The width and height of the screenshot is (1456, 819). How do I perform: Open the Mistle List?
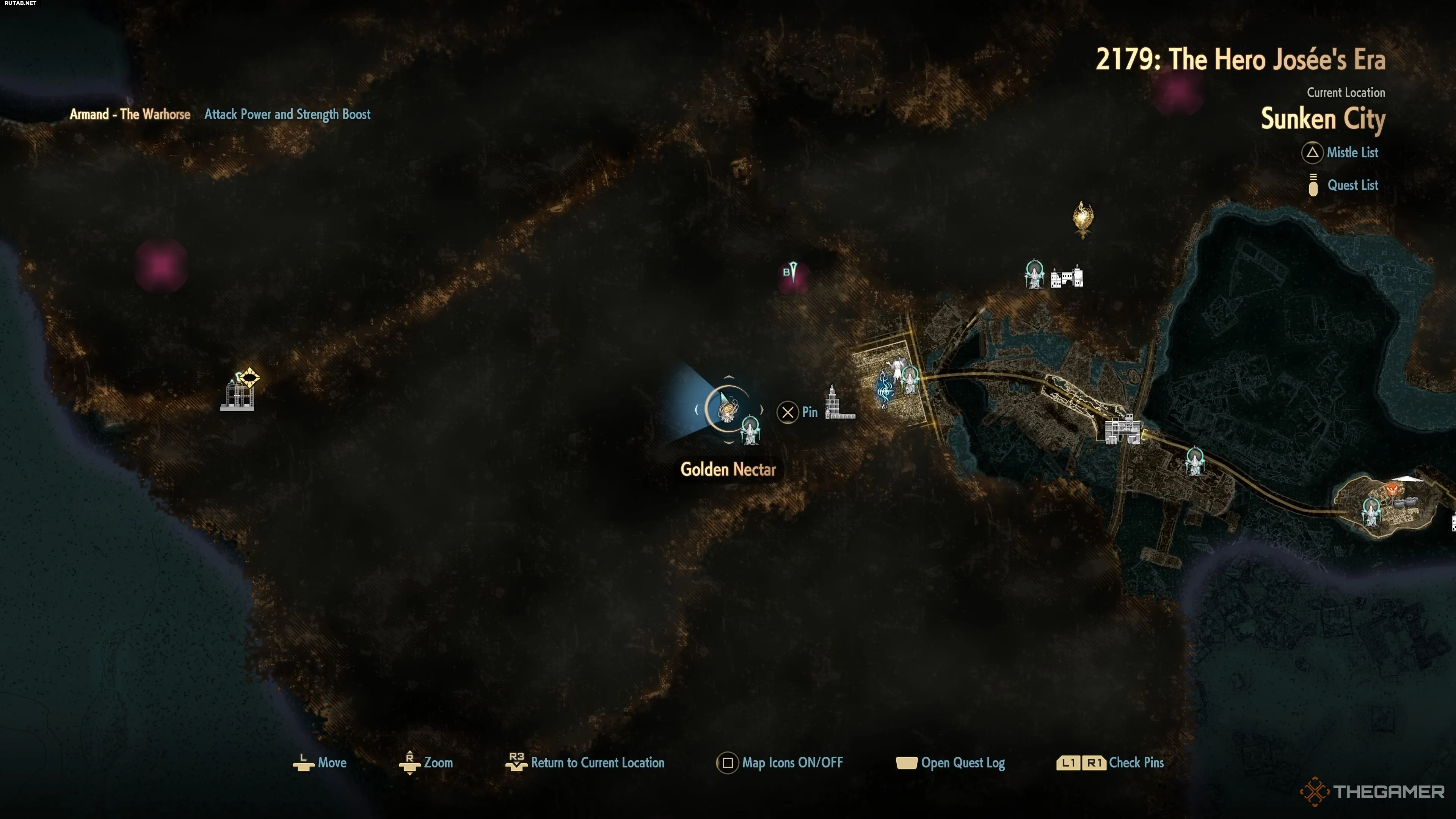(1351, 152)
